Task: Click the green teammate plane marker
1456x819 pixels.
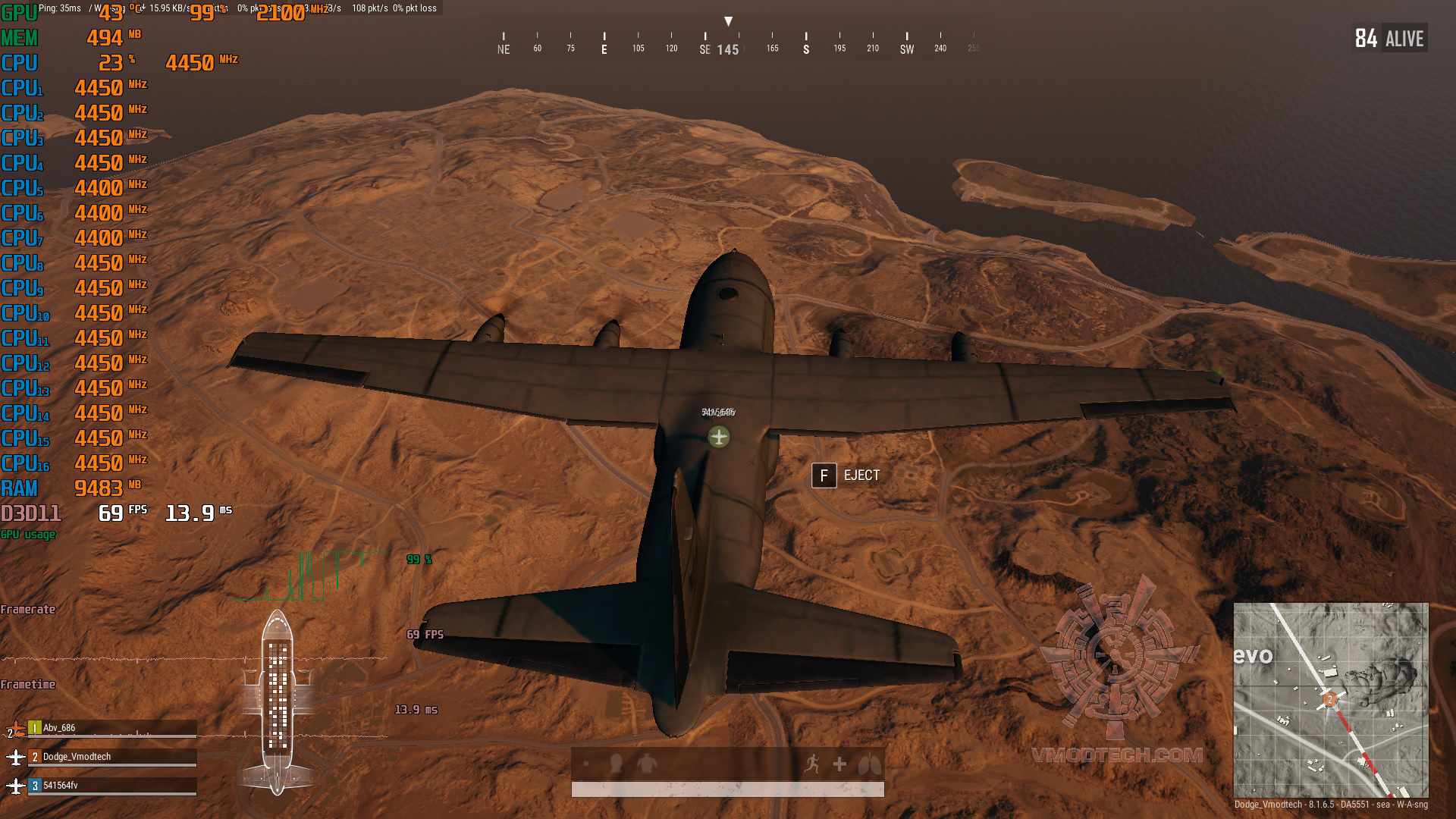Action: (719, 437)
